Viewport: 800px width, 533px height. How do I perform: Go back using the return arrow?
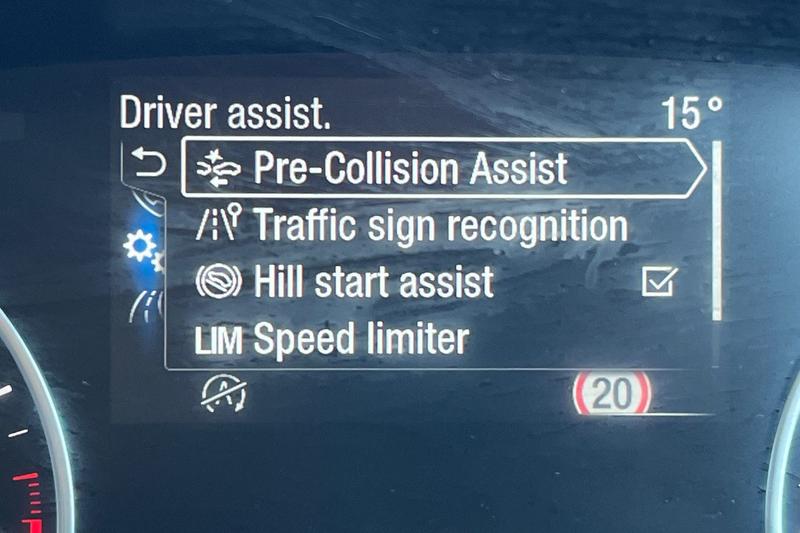149,164
